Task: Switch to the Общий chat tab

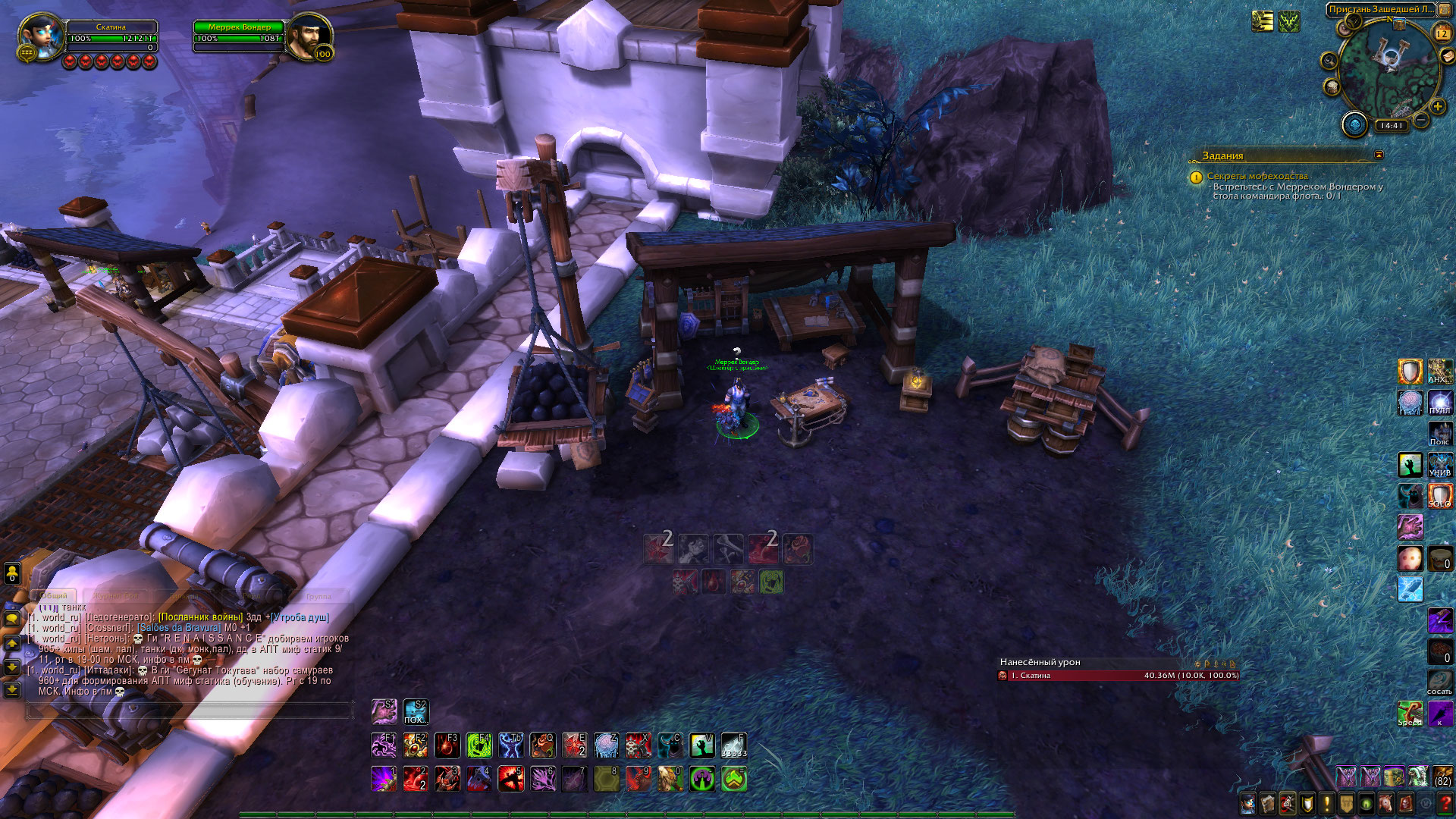Action: [x=54, y=596]
